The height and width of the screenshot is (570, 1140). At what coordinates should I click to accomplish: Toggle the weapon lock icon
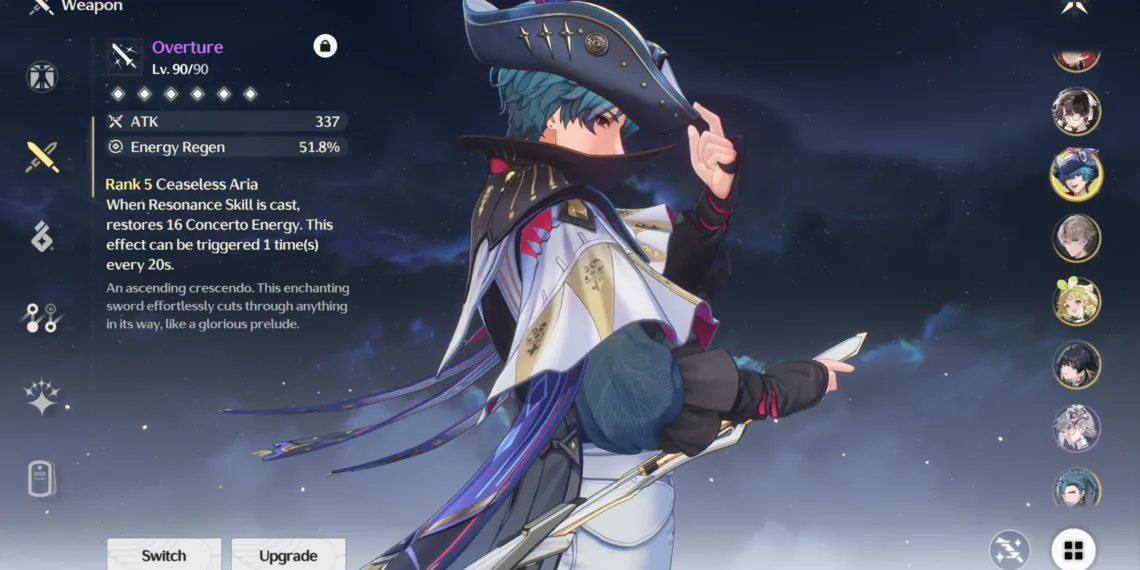[325, 46]
